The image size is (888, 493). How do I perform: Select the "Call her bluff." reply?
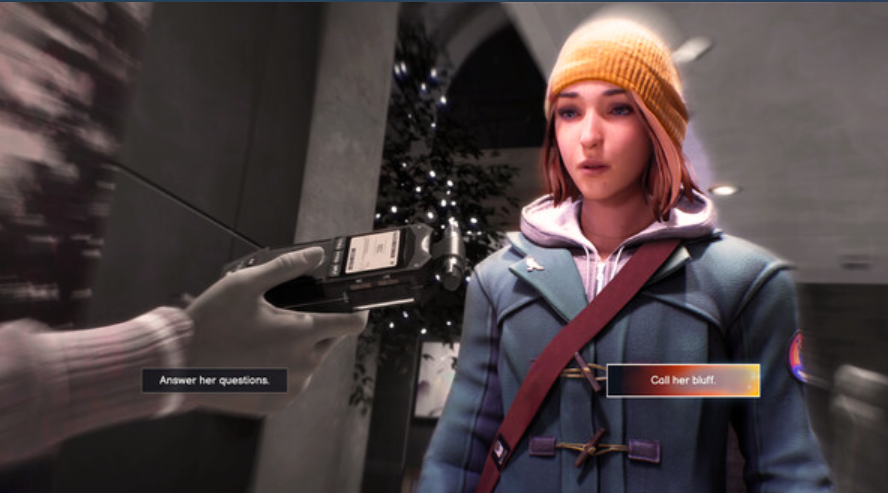pyautogui.click(x=683, y=380)
